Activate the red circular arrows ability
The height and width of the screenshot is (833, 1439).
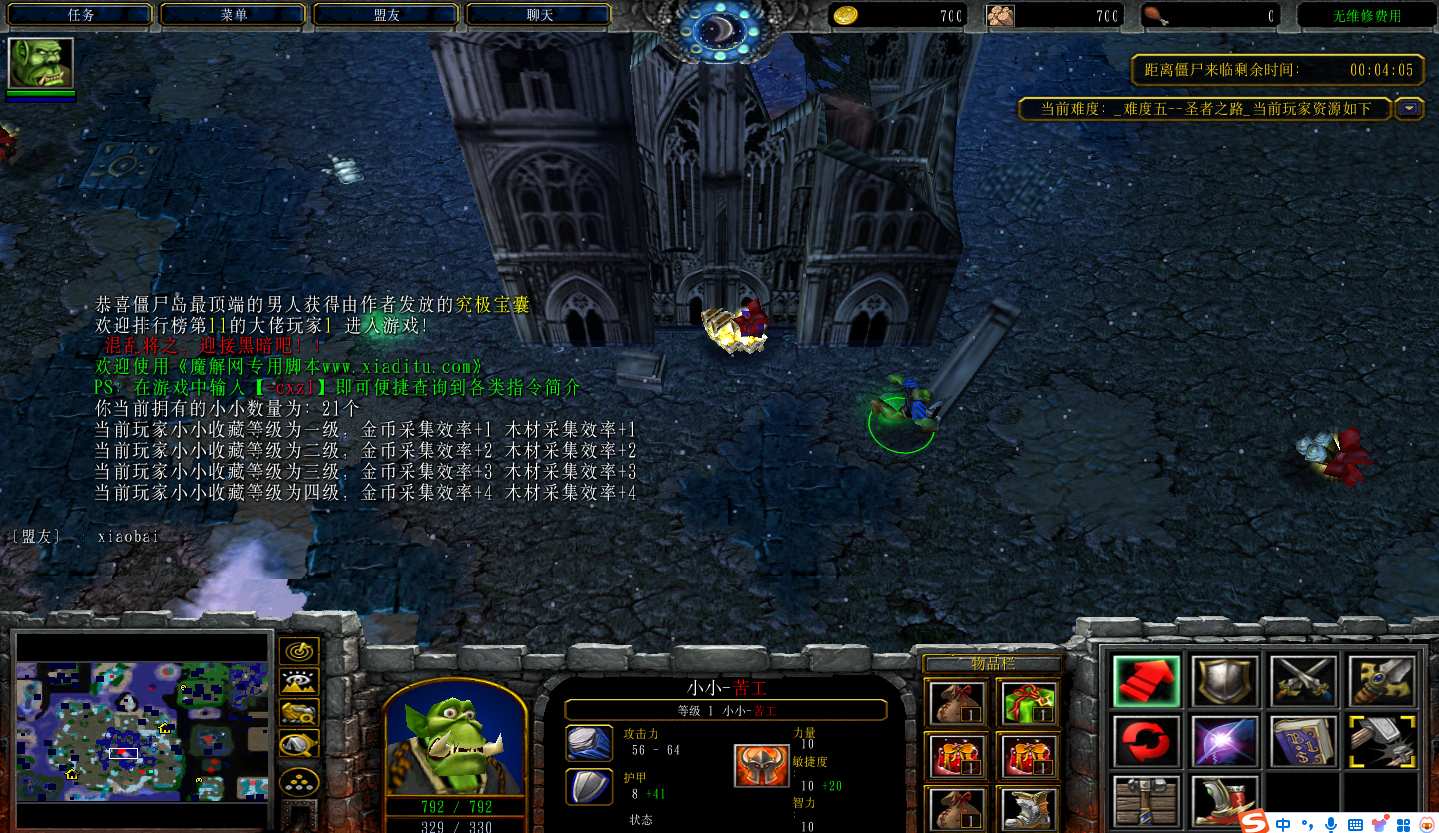(x=1146, y=742)
